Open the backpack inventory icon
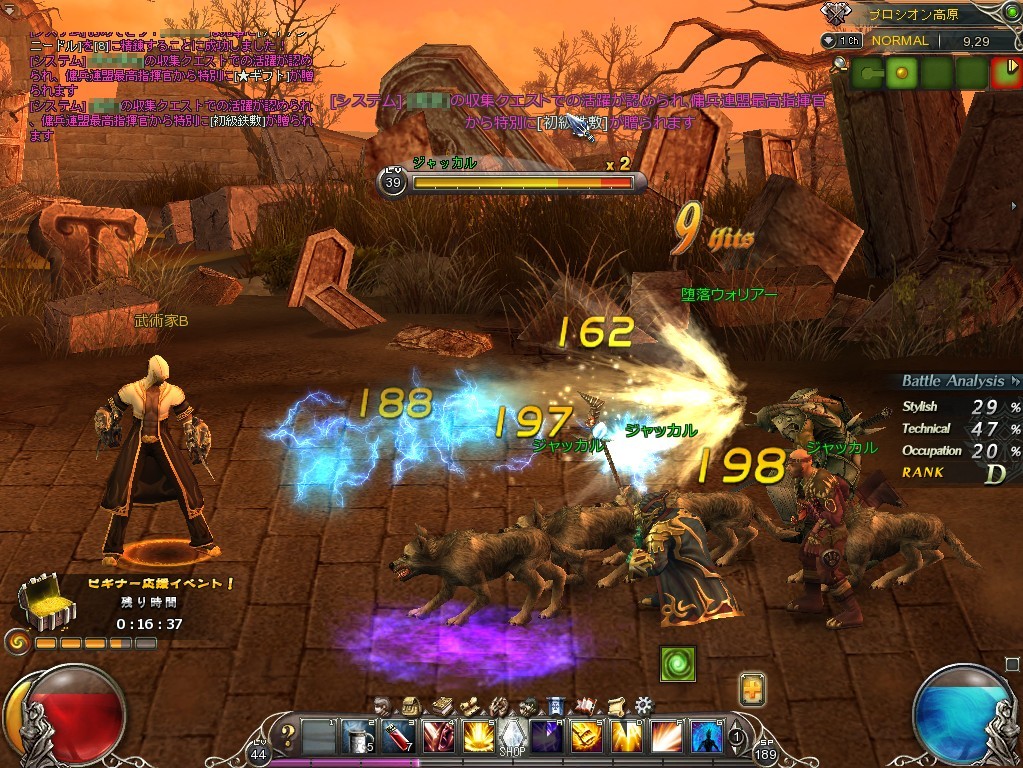The image size is (1023, 768). click(x=408, y=705)
